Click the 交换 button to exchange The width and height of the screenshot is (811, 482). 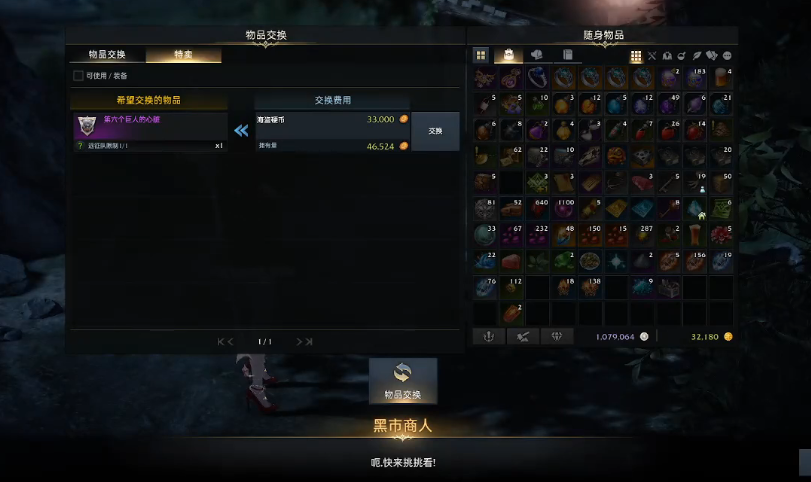pos(435,131)
